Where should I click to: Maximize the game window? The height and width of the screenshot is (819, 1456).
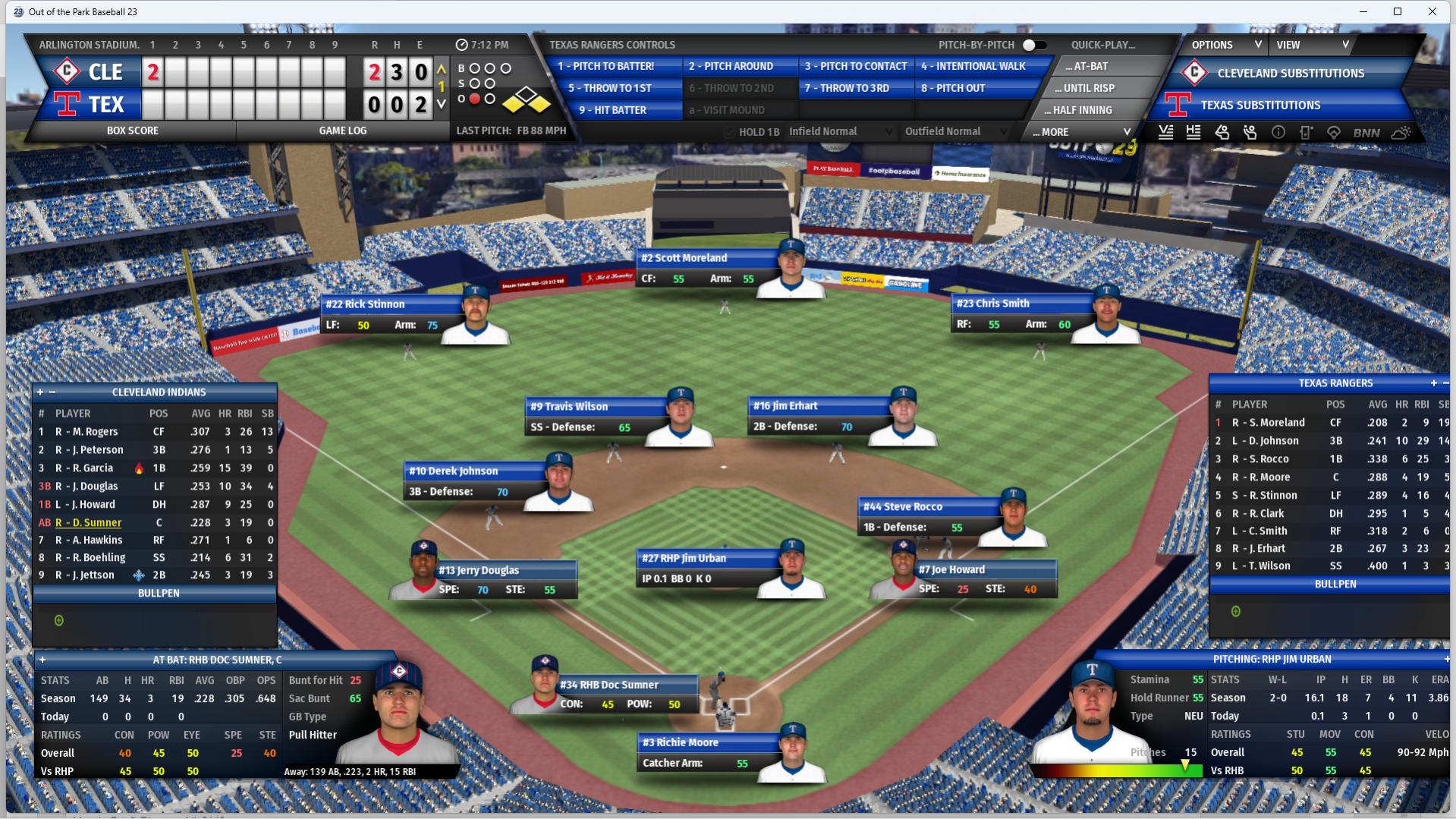(x=1398, y=11)
